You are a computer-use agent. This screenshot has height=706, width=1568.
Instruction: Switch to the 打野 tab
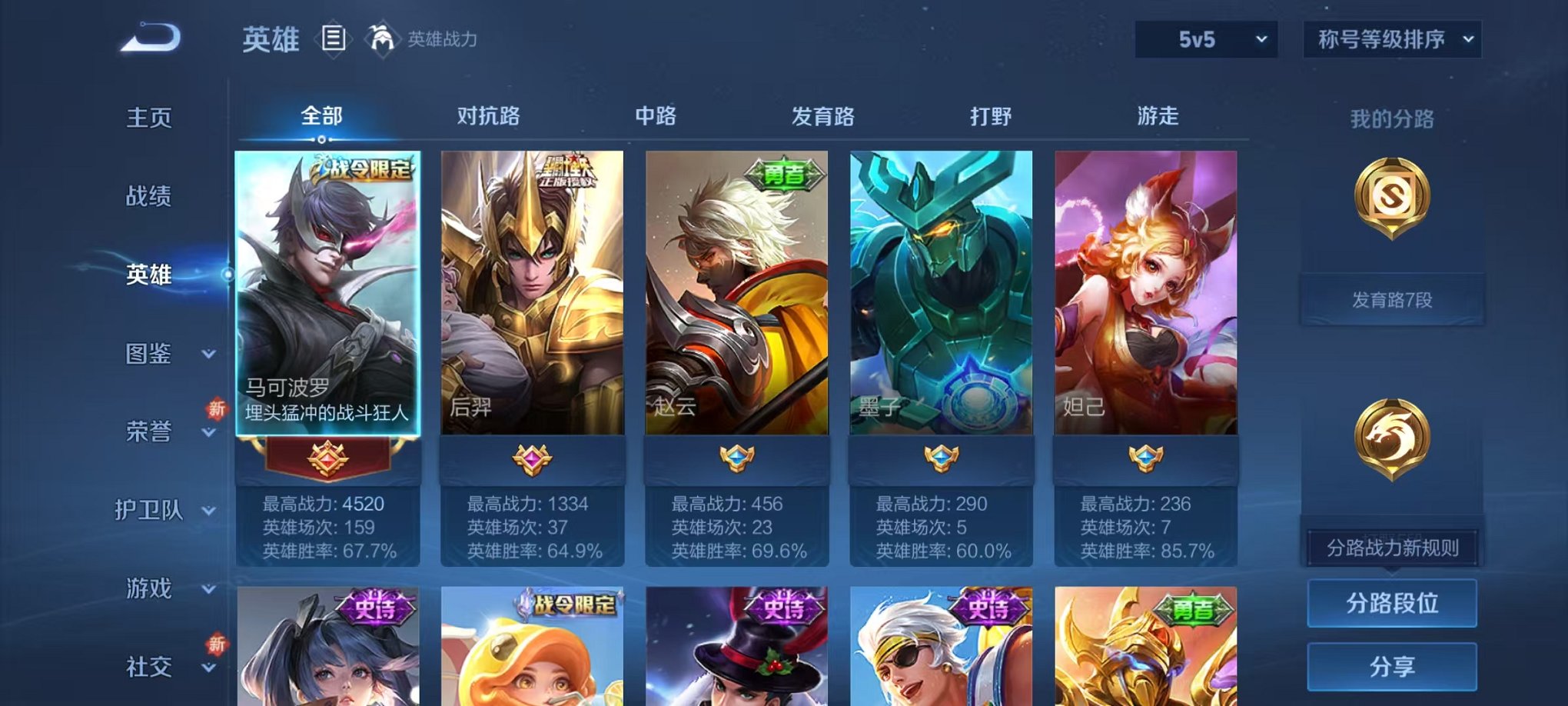click(x=992, y=117)
